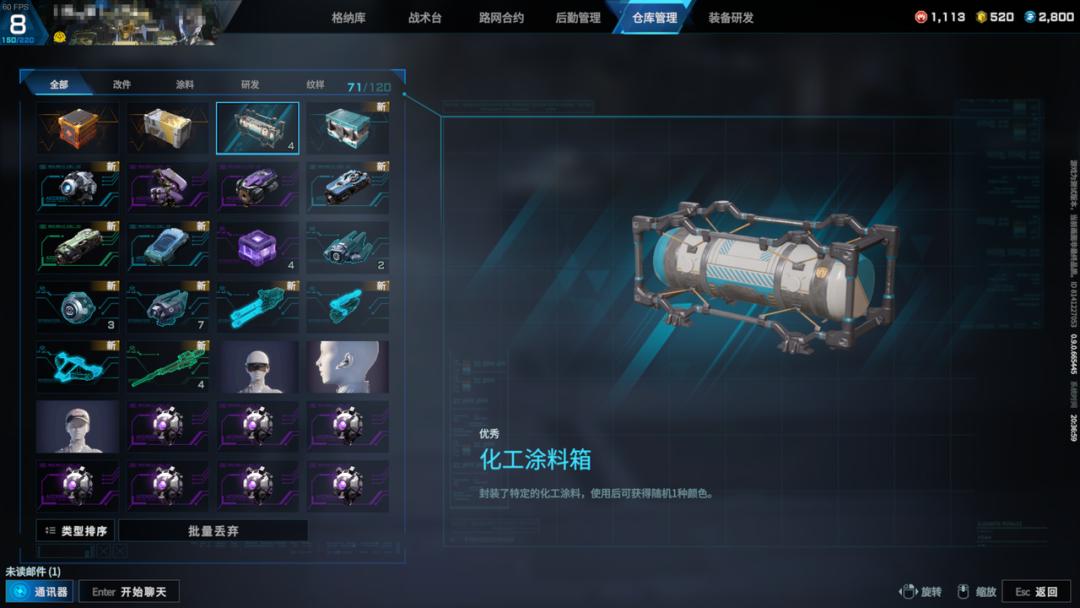Viewport: 1080px width, 608px height.
Task: Go to the 后勤管理 tab
Action: click(578, 18)
